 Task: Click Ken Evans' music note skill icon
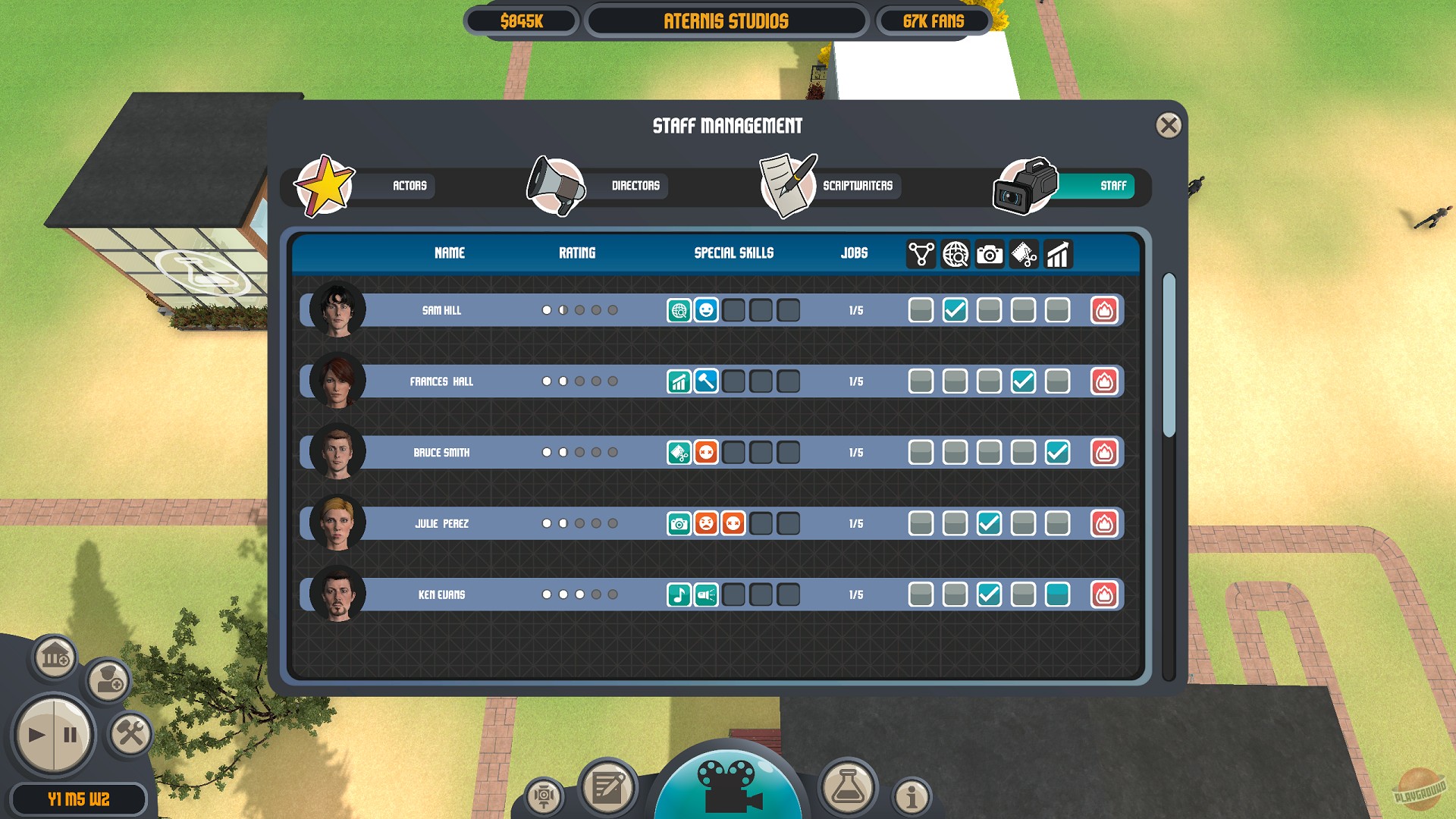click(679, 595)
